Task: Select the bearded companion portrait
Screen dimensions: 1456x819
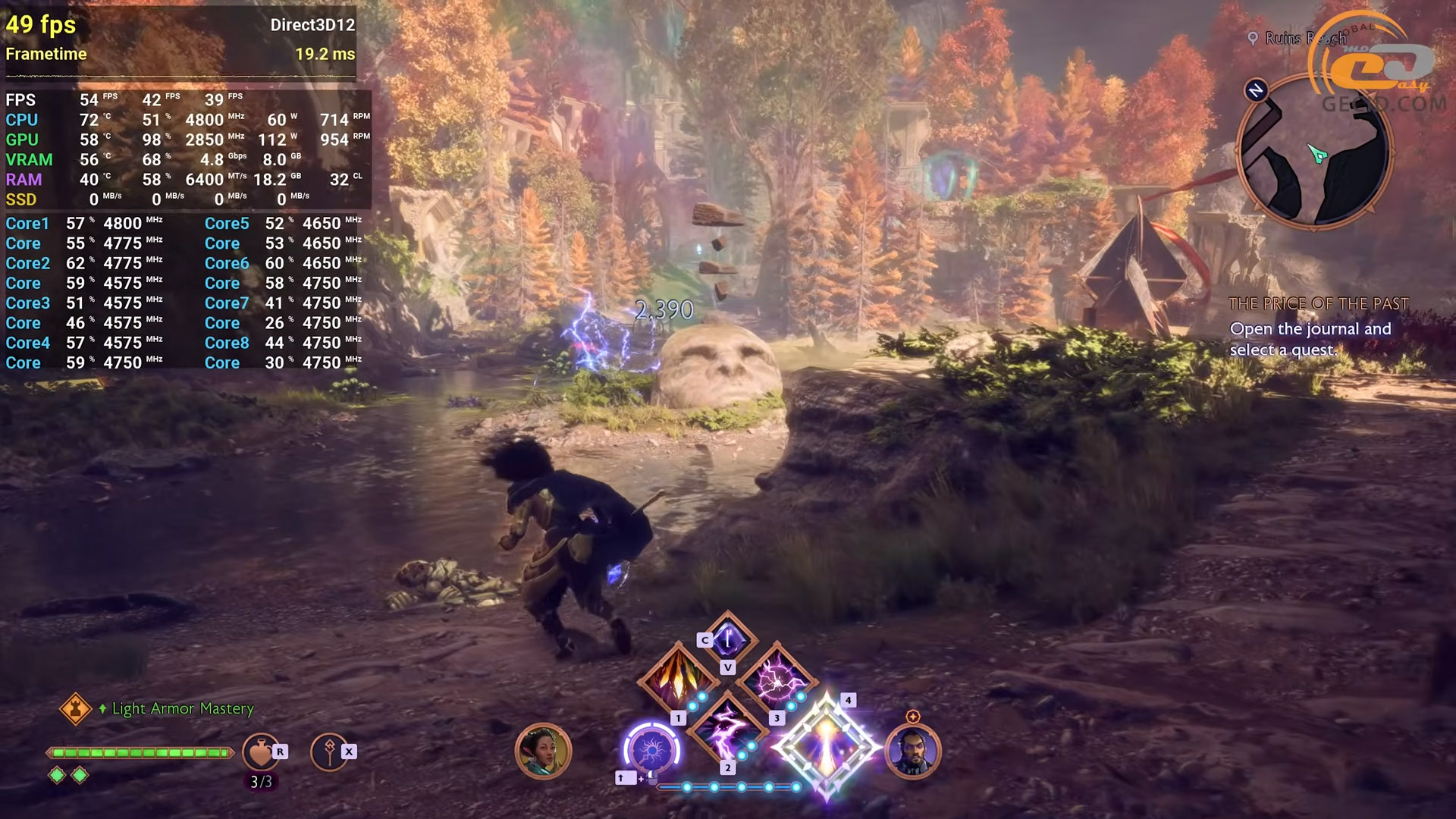Action: (x=912, y=752)
